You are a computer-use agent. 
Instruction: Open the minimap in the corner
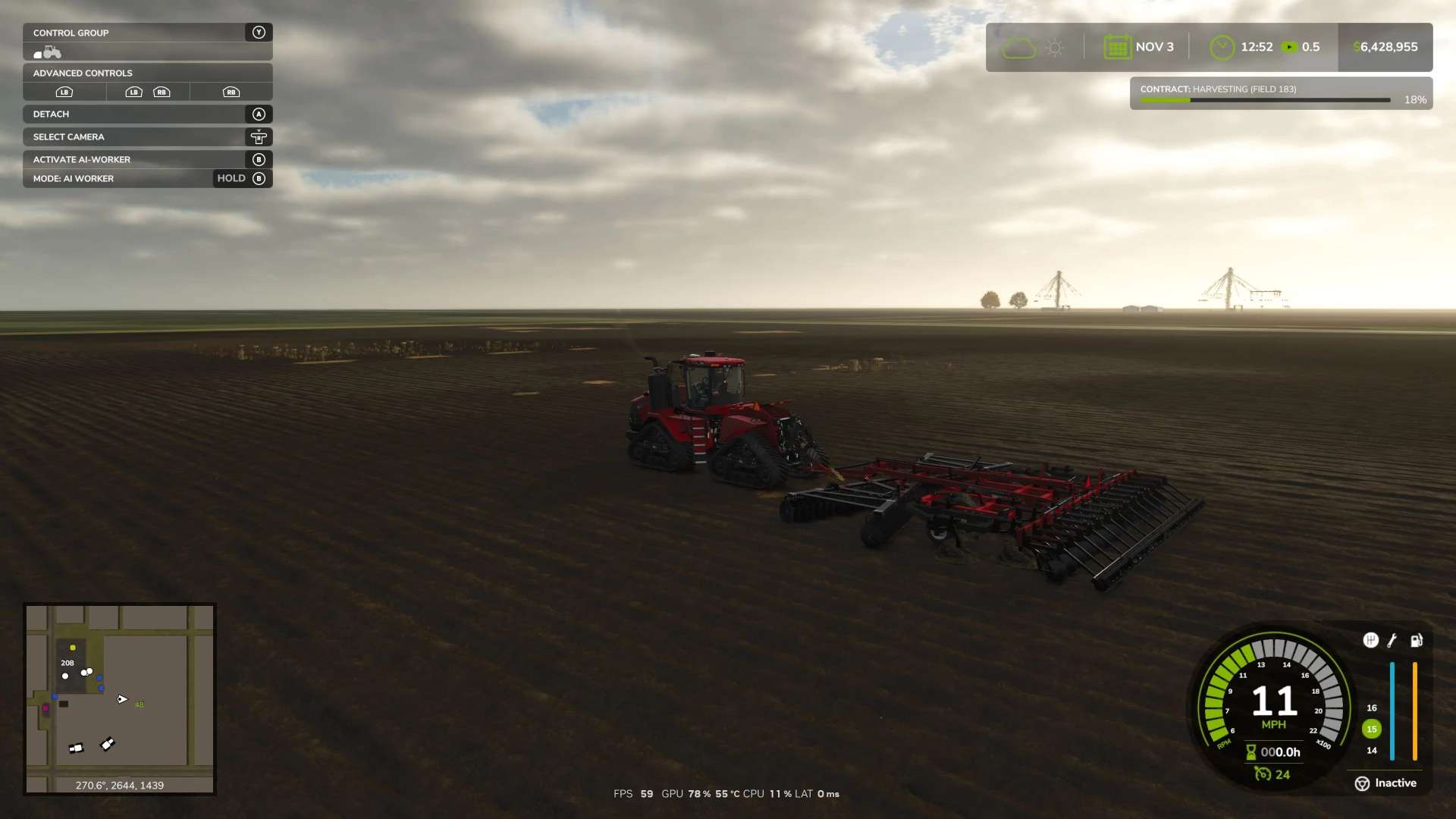(119, 698)
